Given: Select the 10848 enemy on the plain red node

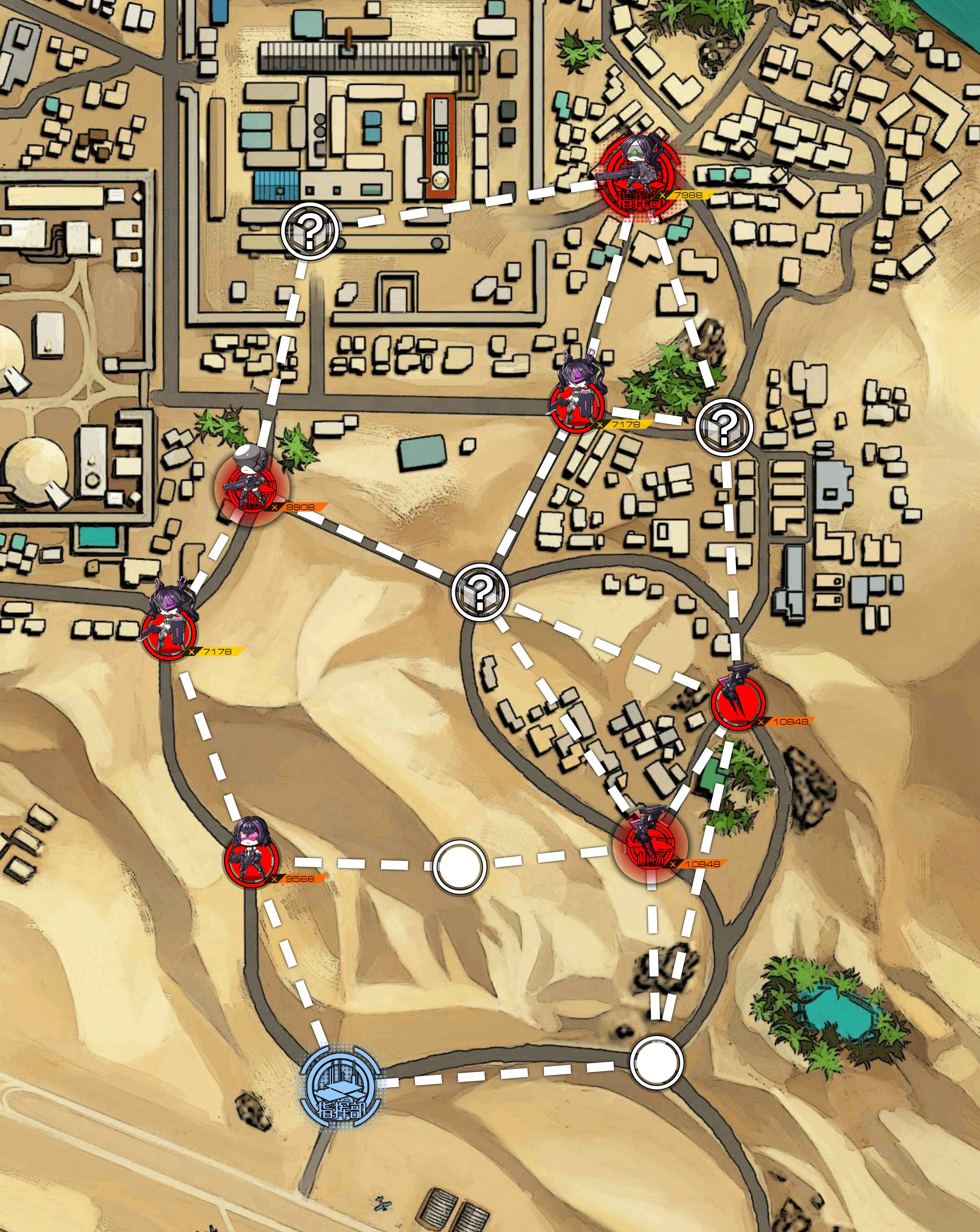Looking at the screenshot, I should tap(738, 702).
